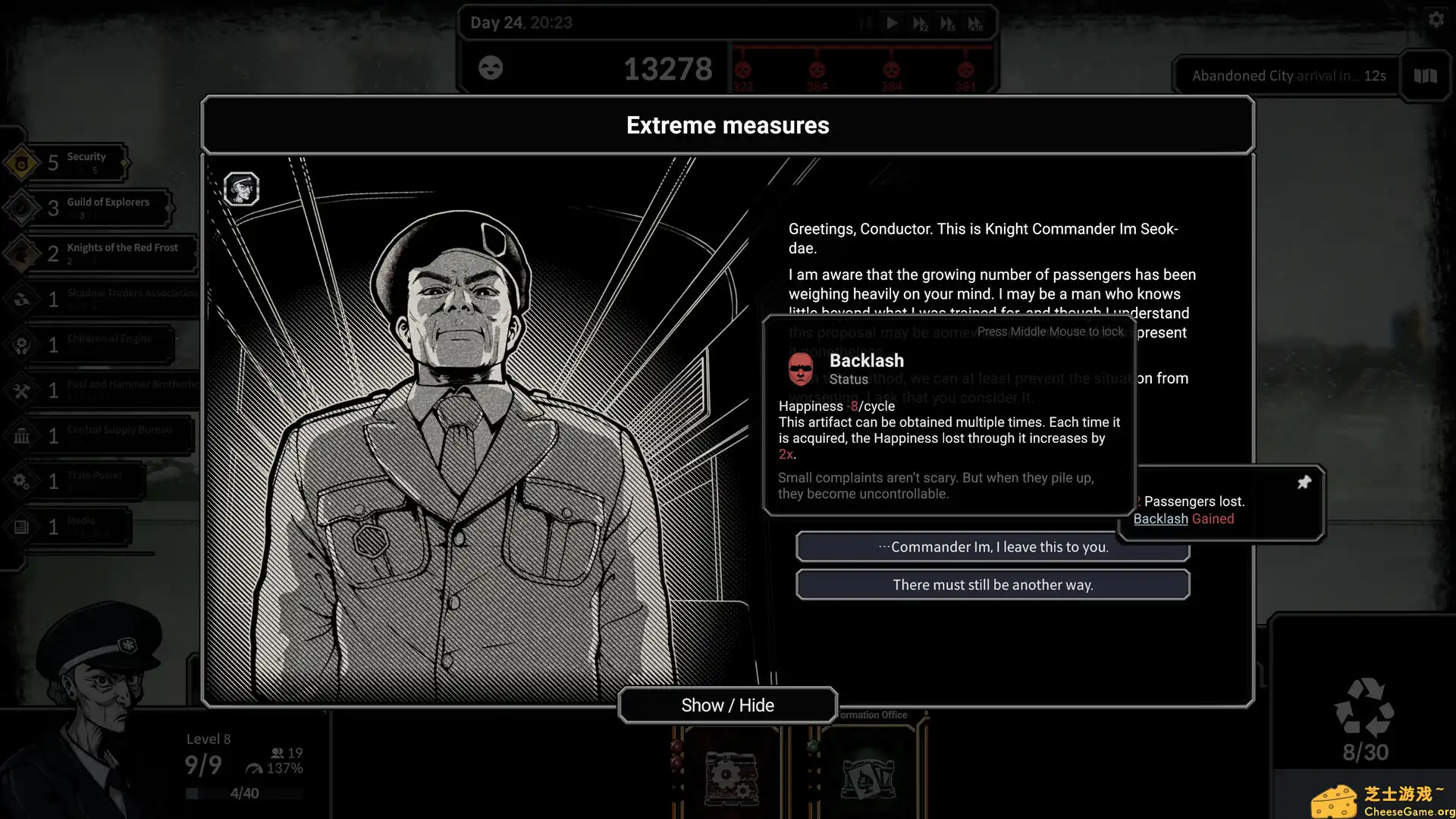
Task: Select the playing-cards card in the bottom tray
Action: tap(868, 777)
